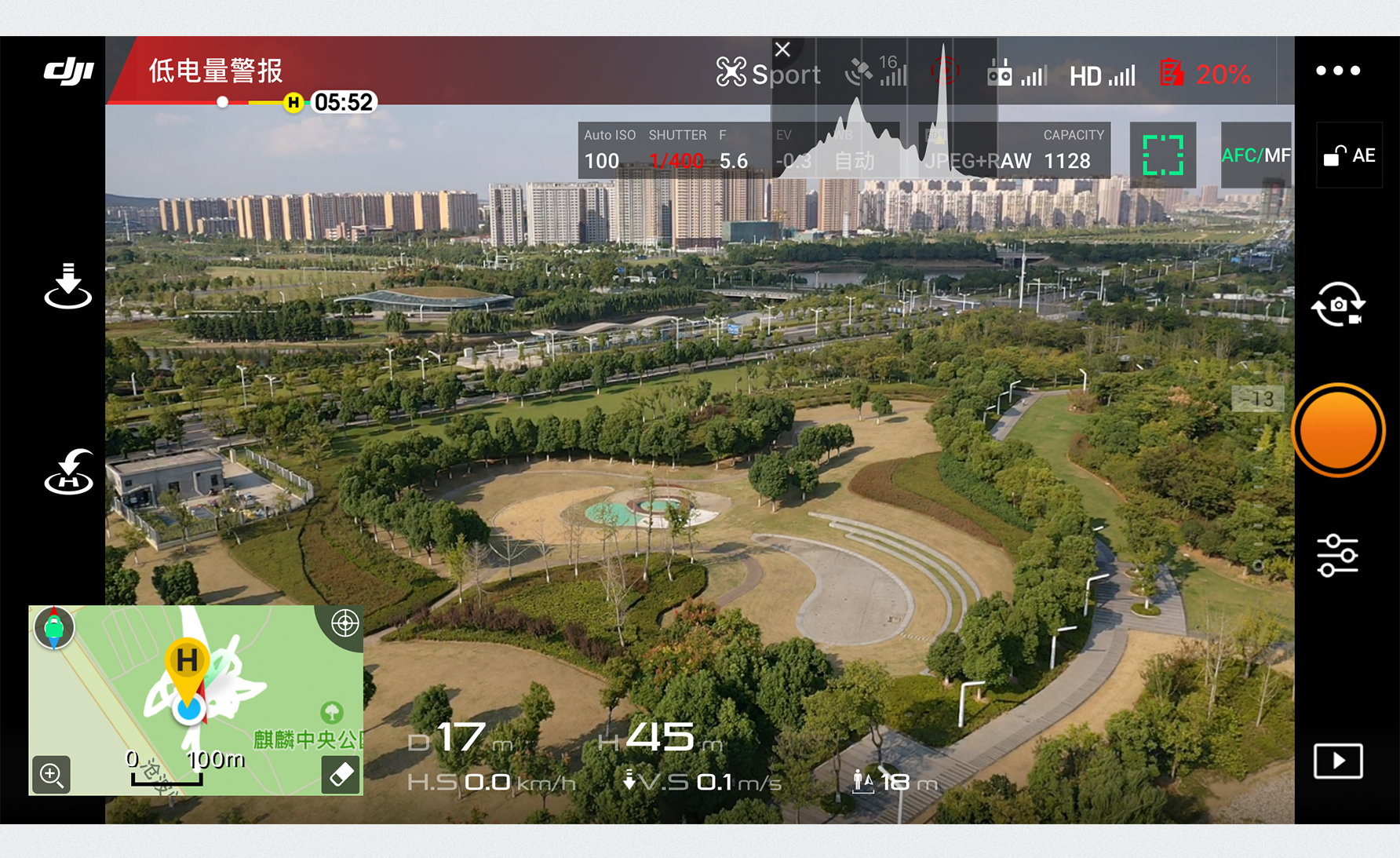This screenshot has height=858, width=1400.
Task: Zoom in on the minimap with the magnifier
Action: [x=52, y=776]
